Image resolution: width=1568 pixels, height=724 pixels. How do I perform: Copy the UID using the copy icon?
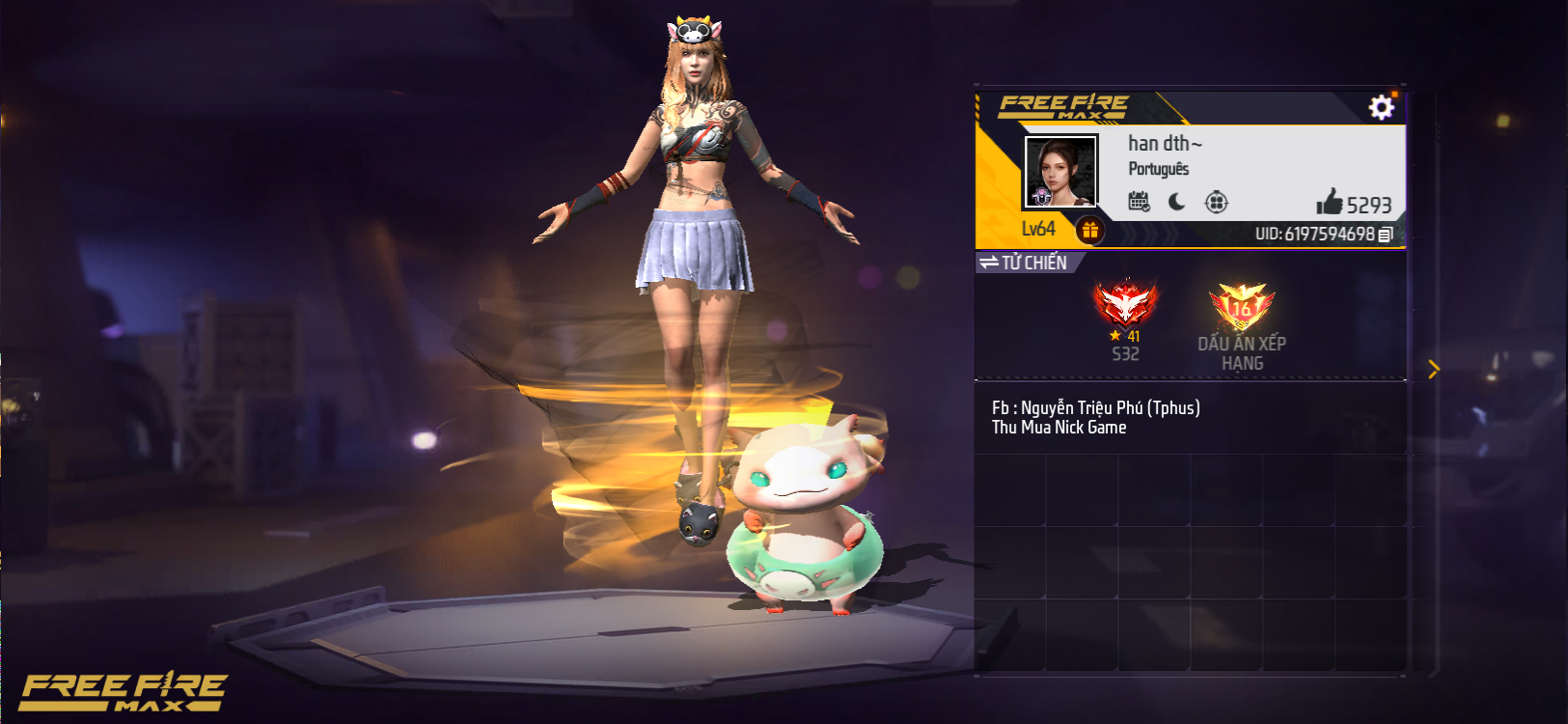[1386, 235]
